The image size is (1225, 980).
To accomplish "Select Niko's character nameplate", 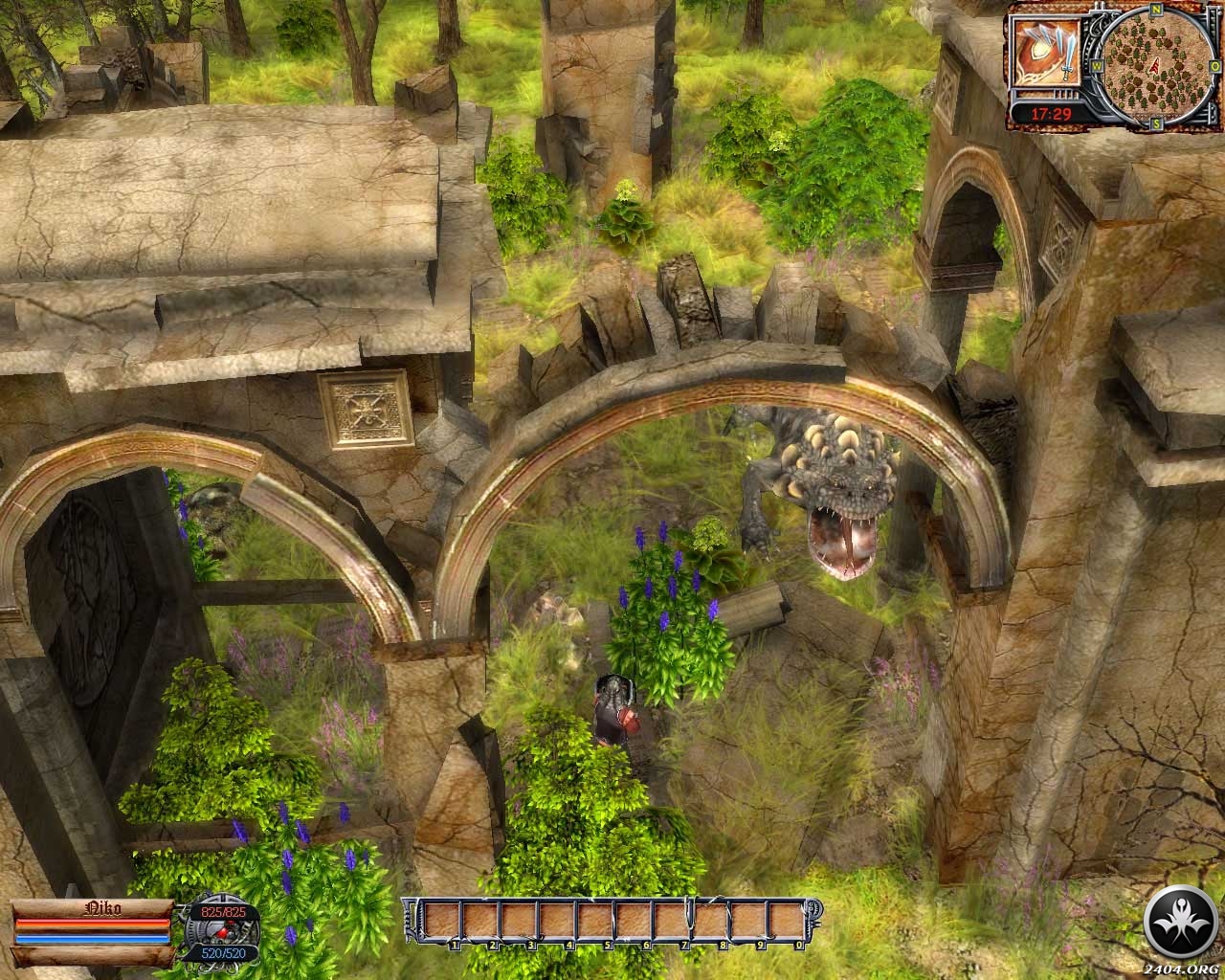I will [x=93, y=907].
